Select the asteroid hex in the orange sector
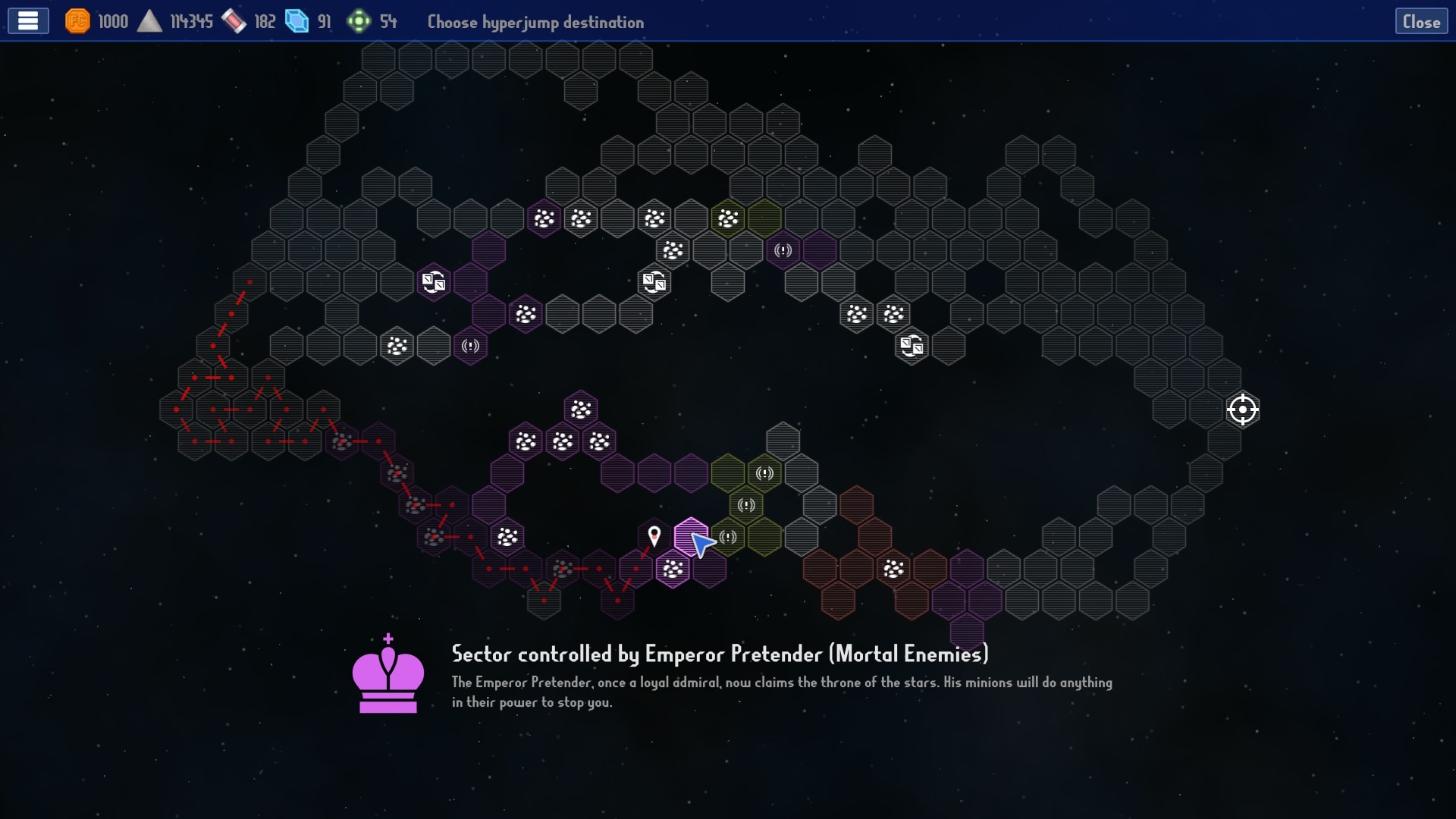 coord(893,569)
